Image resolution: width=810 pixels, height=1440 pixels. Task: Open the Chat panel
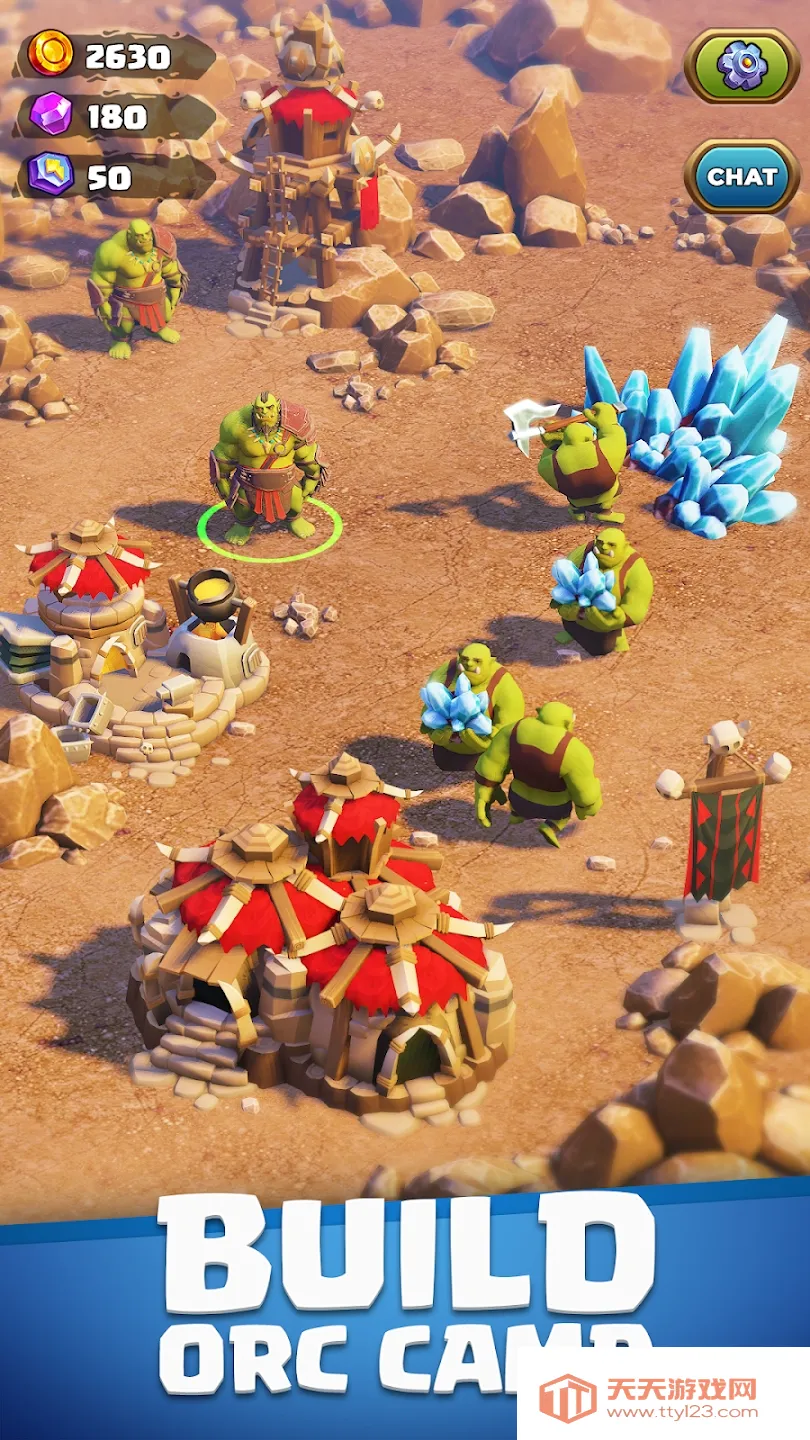pyautogui.click(x=741, y=177)
